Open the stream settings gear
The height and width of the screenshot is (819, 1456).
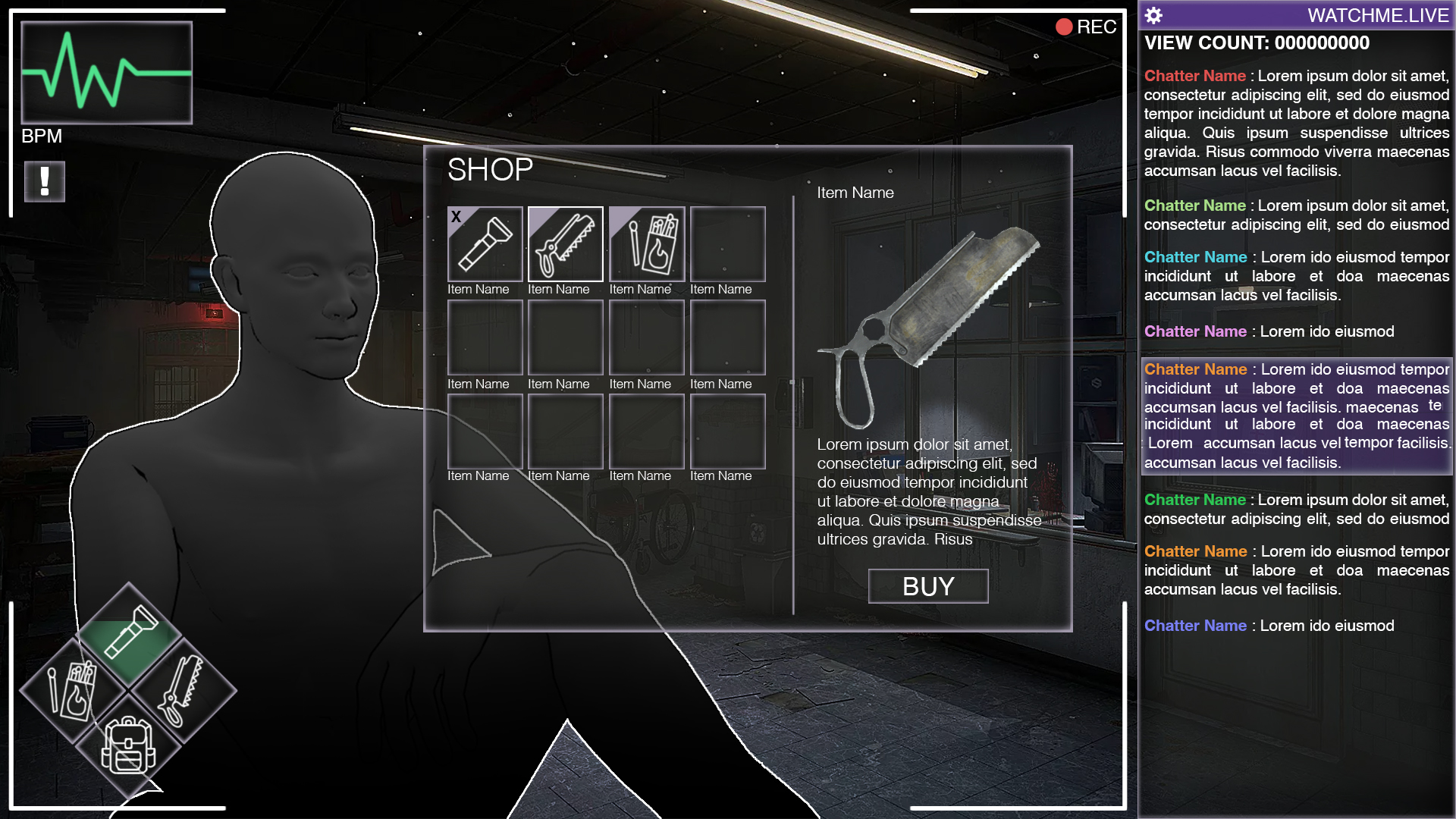pyautogui.click(x=1153, y=15)
